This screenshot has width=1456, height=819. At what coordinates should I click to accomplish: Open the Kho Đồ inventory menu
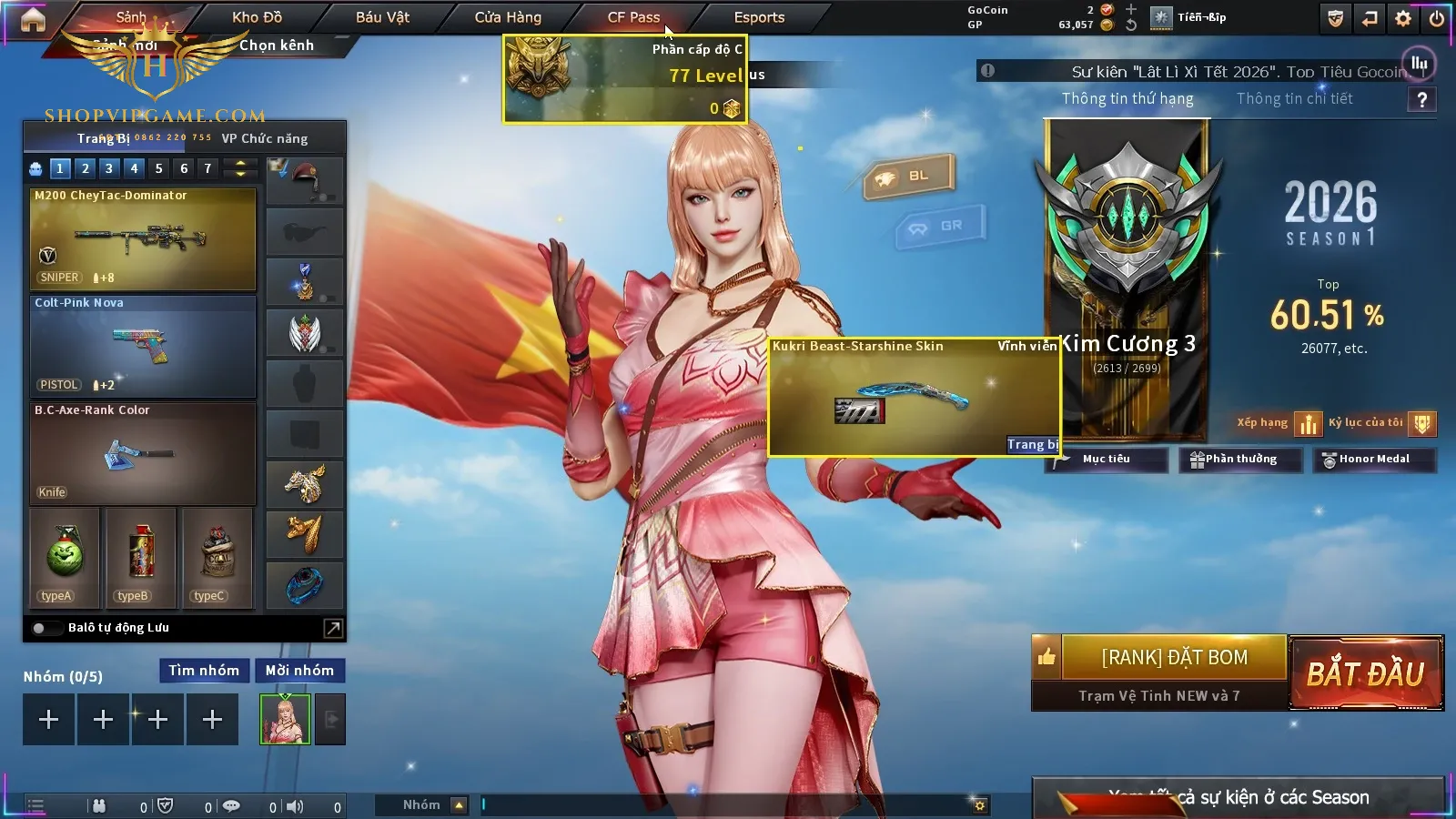tap(258, 17)
